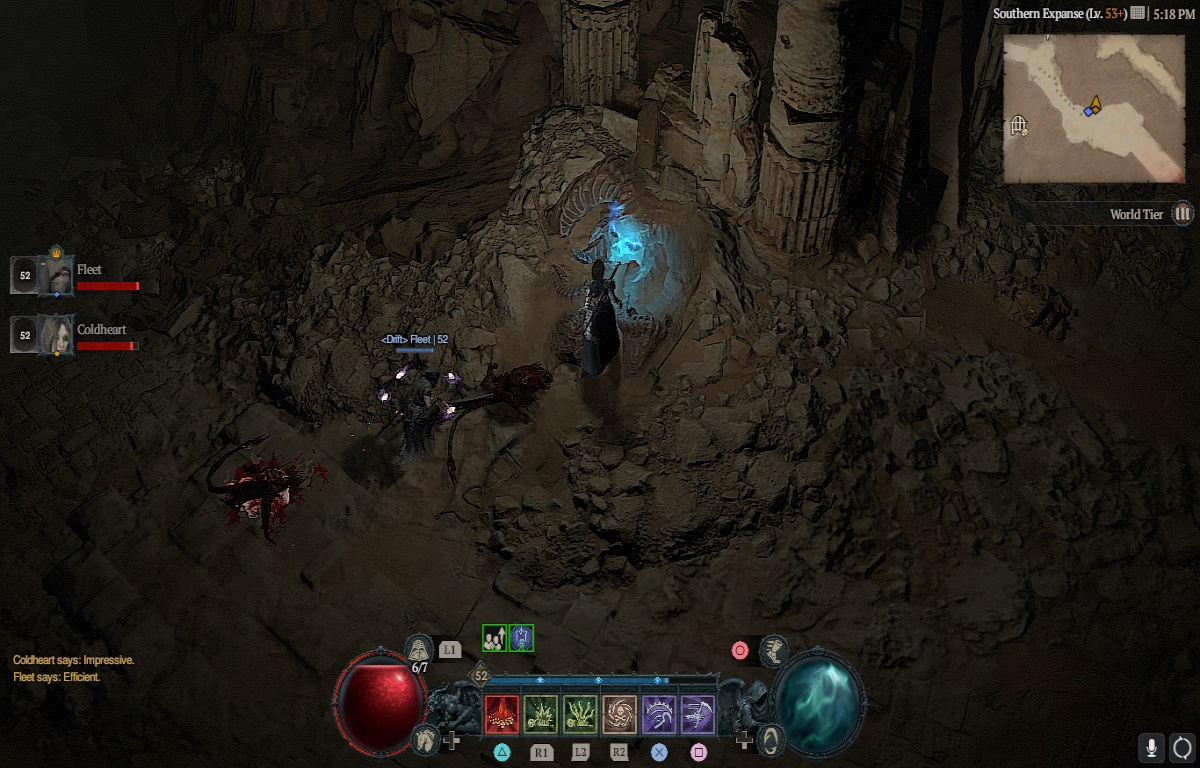Select Coldheart's party portrait
The width and height of the screenshot is (1200, 768).
click(x=57, y=334)
